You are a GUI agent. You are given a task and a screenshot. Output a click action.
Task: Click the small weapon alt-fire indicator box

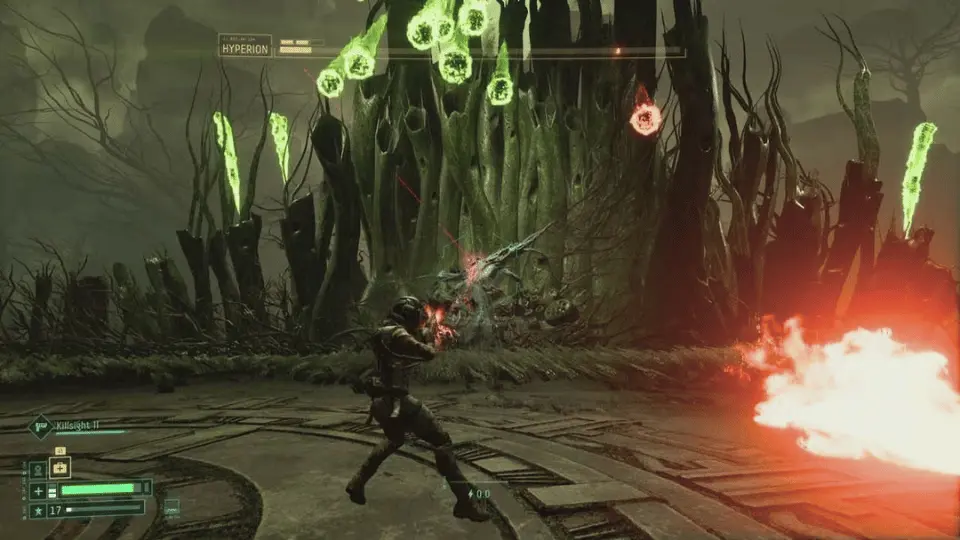pyautogui.click(x=172, y=507)
